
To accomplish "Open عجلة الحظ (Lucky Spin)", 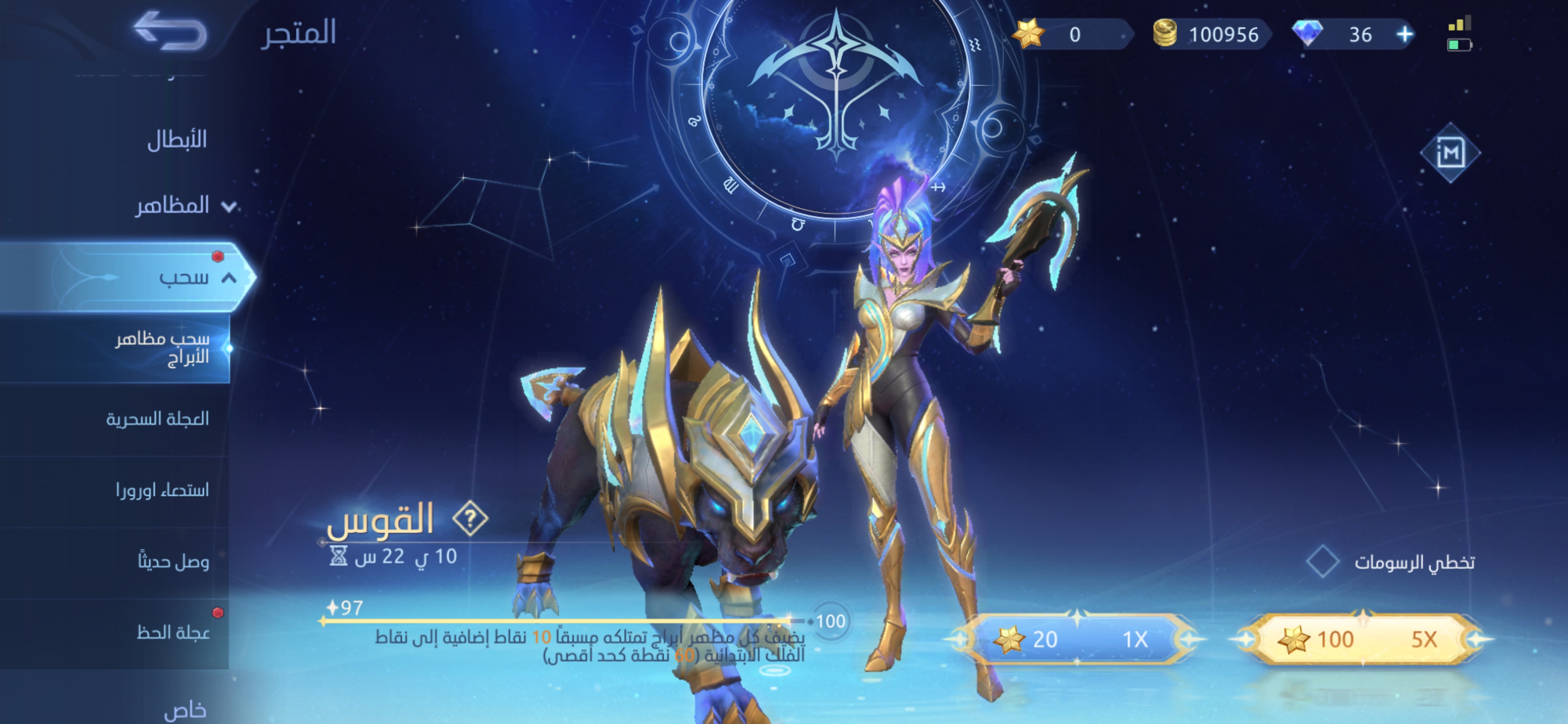I will pos(173,632).
